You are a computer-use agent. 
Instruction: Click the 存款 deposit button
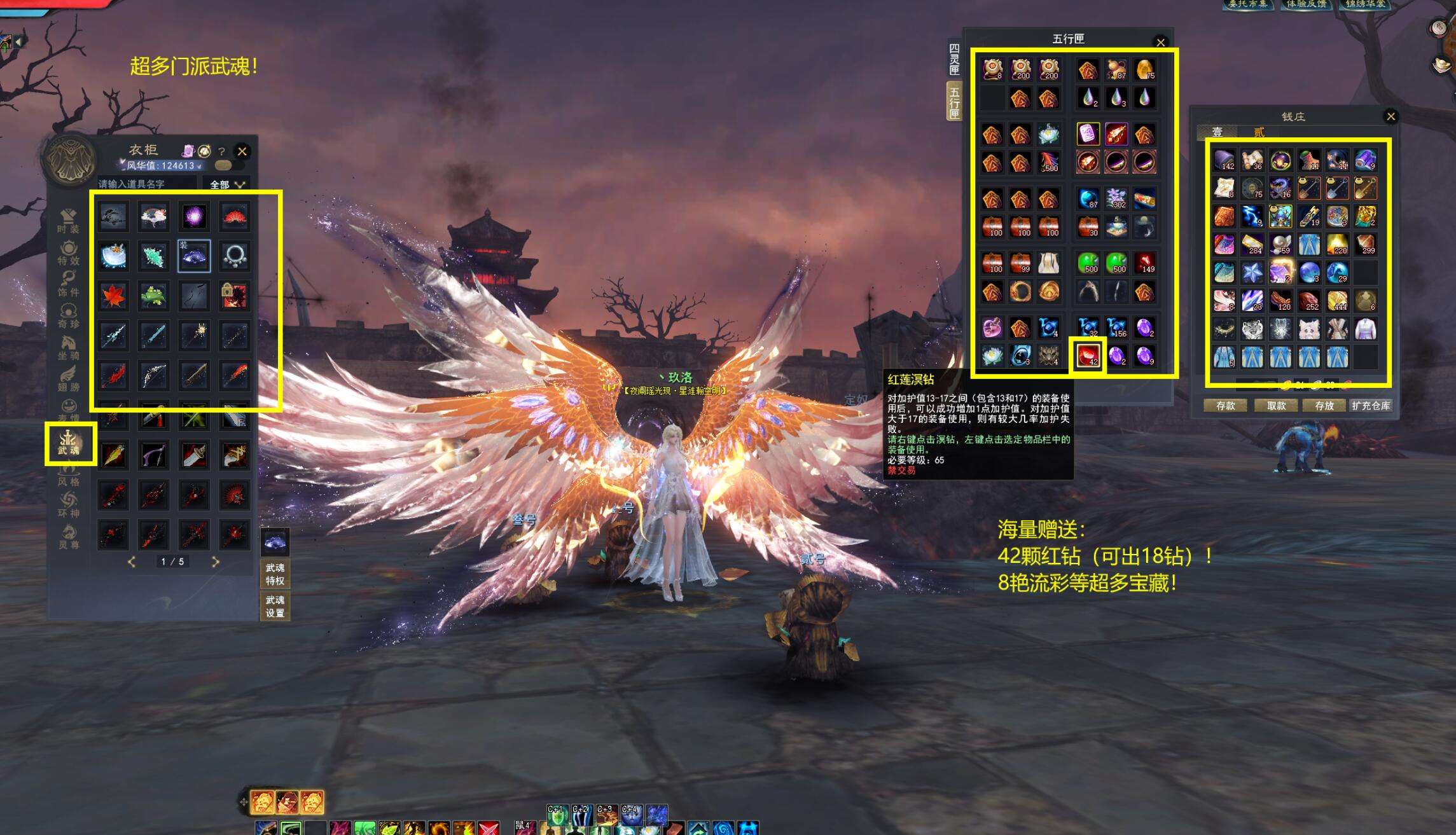pos(1225,406)
